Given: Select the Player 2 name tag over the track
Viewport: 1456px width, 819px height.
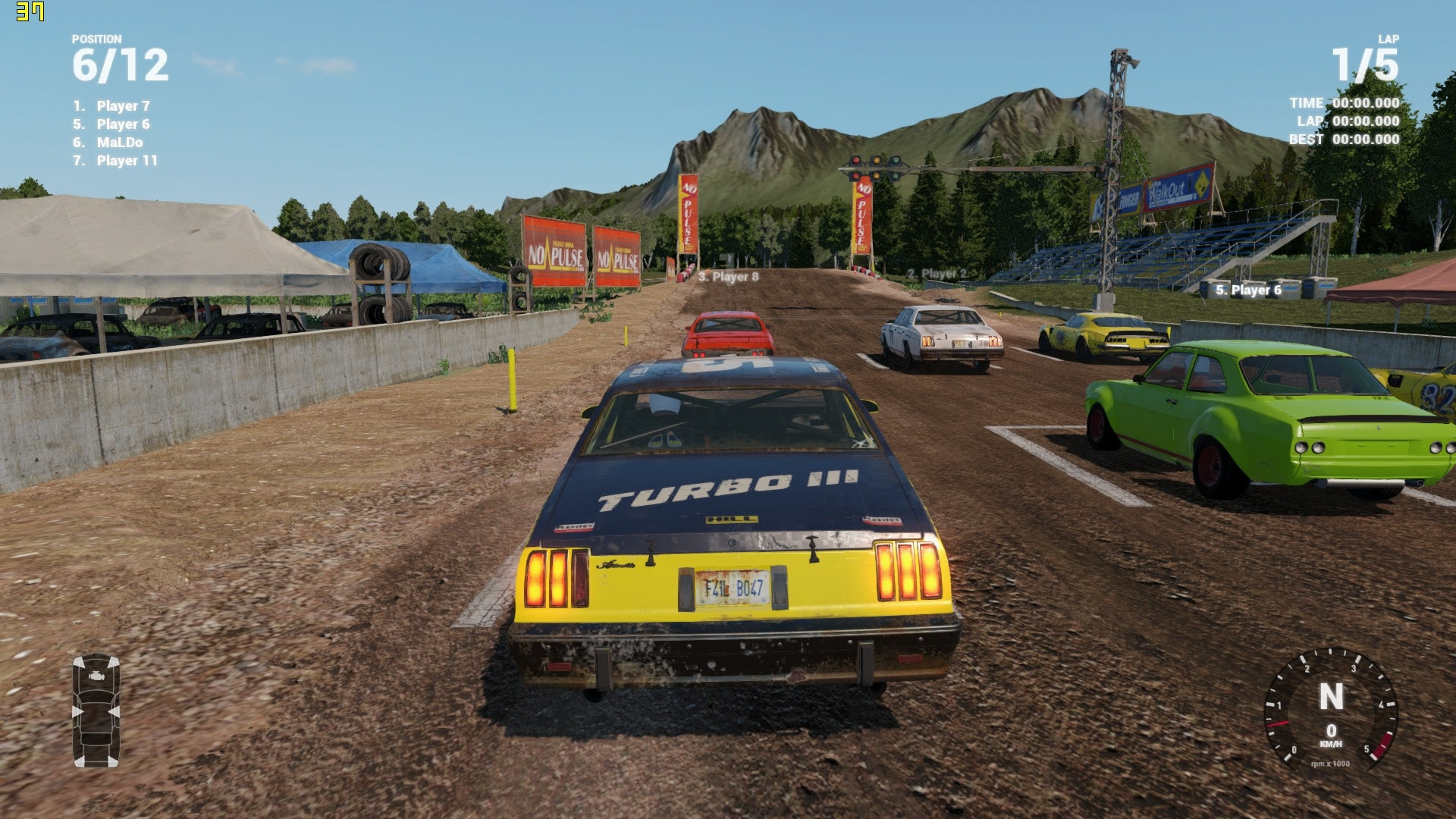Looking at the screenshot, I should [937, 274].
